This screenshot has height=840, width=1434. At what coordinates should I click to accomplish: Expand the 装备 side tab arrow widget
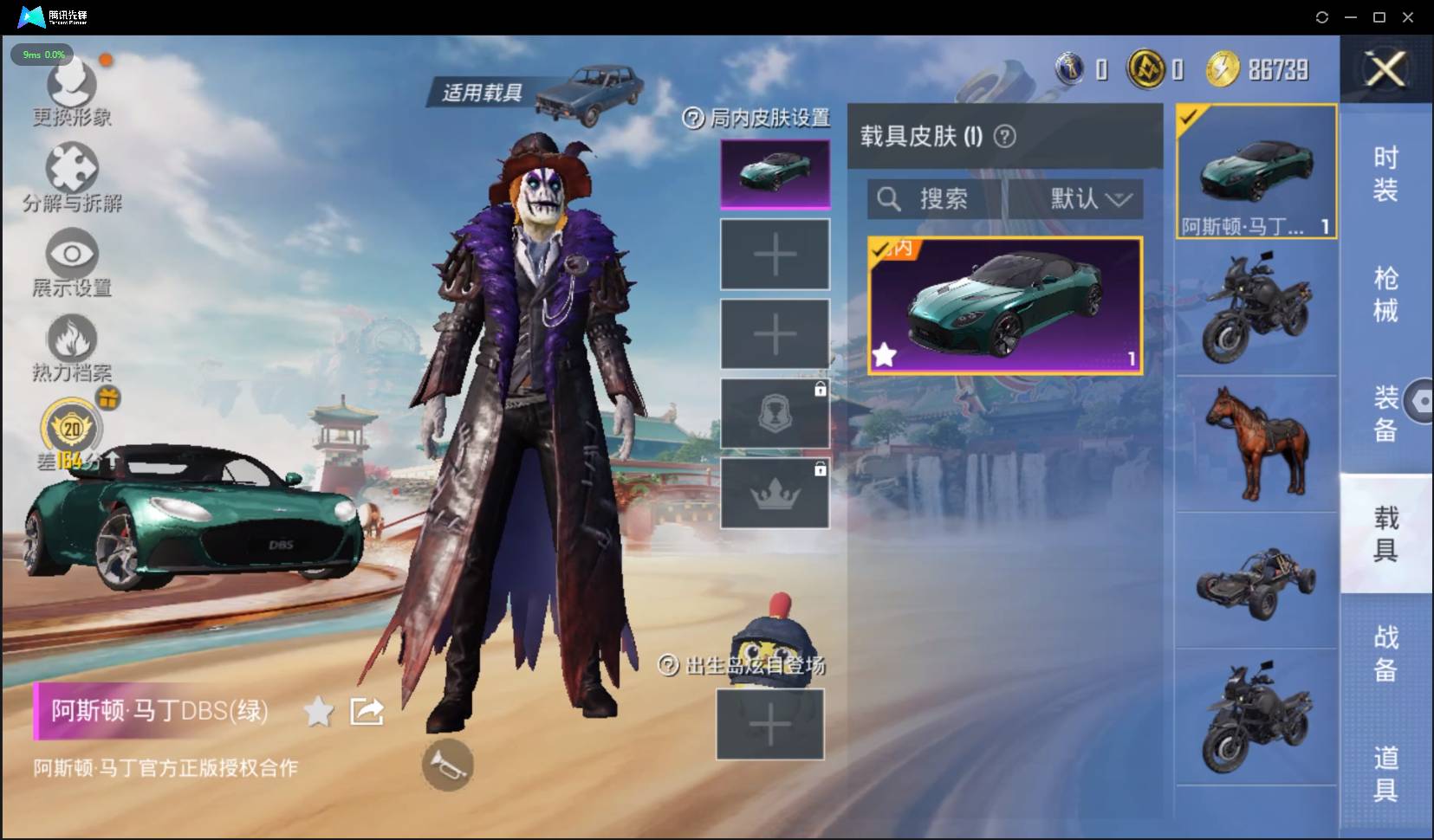pos(1418,400)
